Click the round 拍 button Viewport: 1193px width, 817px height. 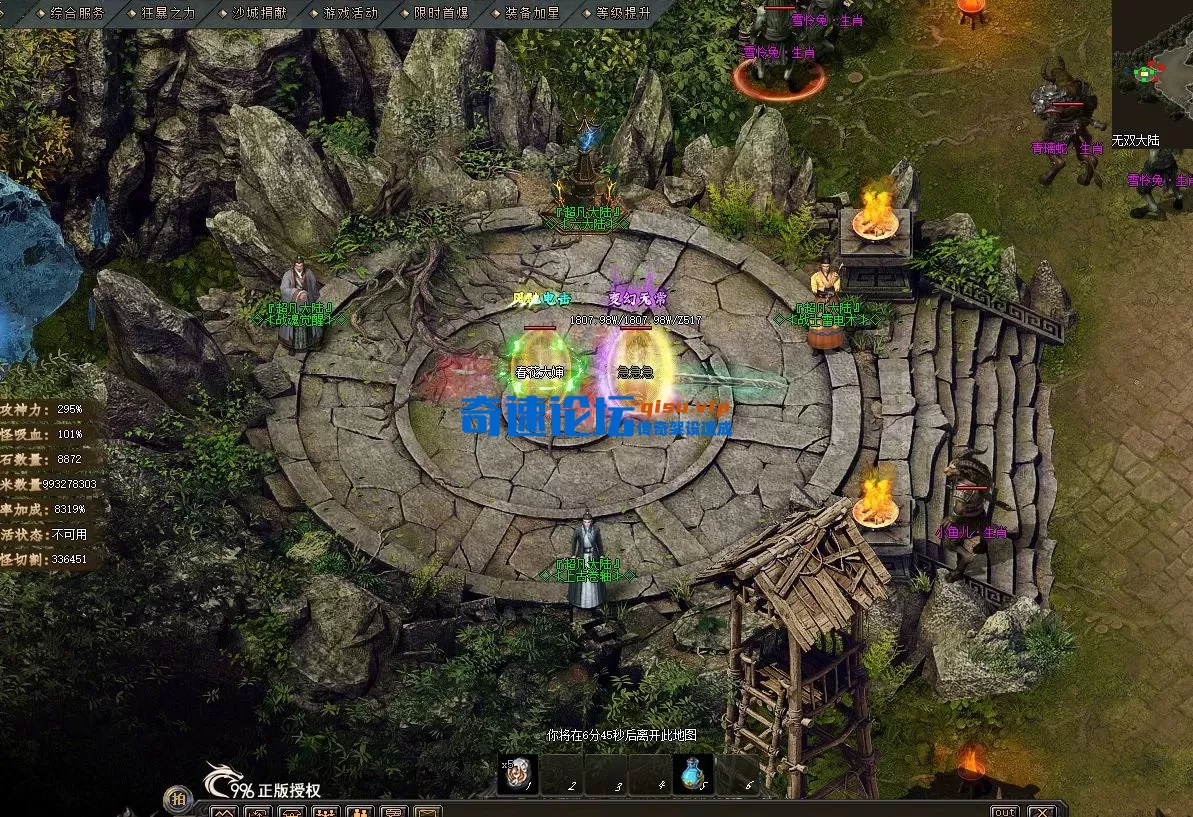(x=178, y=798)
